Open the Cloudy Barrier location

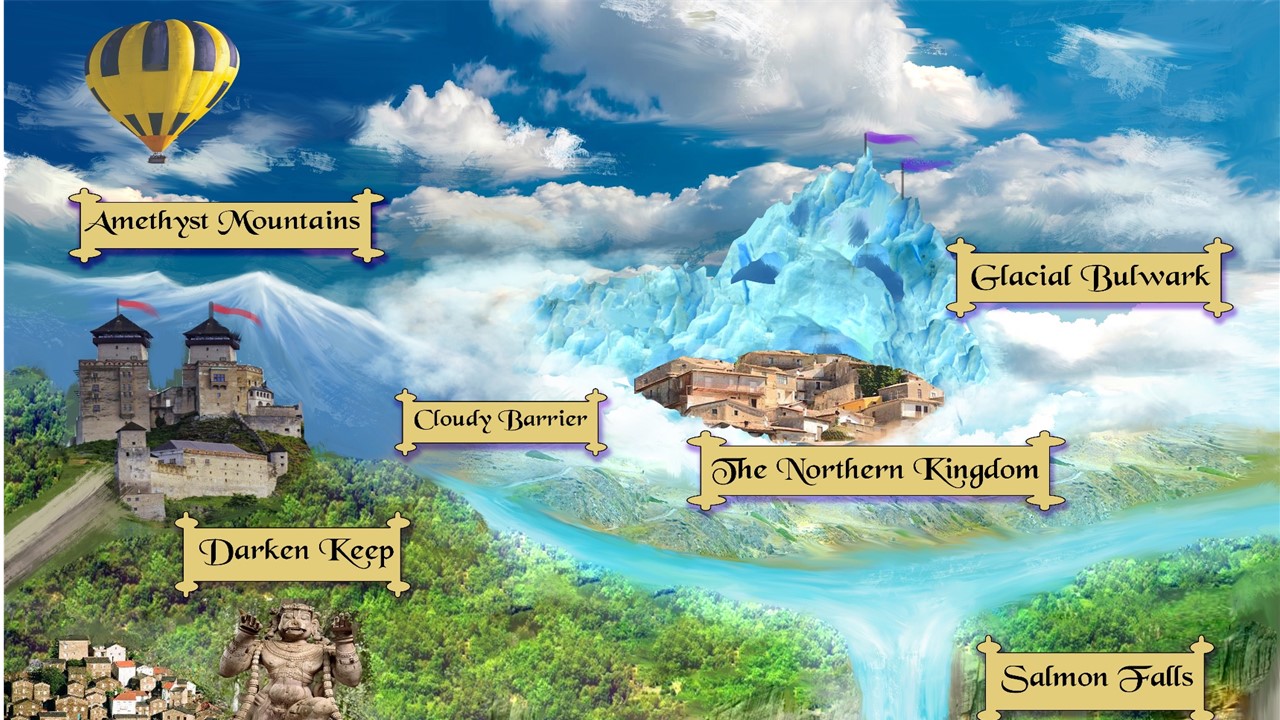pos(501,421)
